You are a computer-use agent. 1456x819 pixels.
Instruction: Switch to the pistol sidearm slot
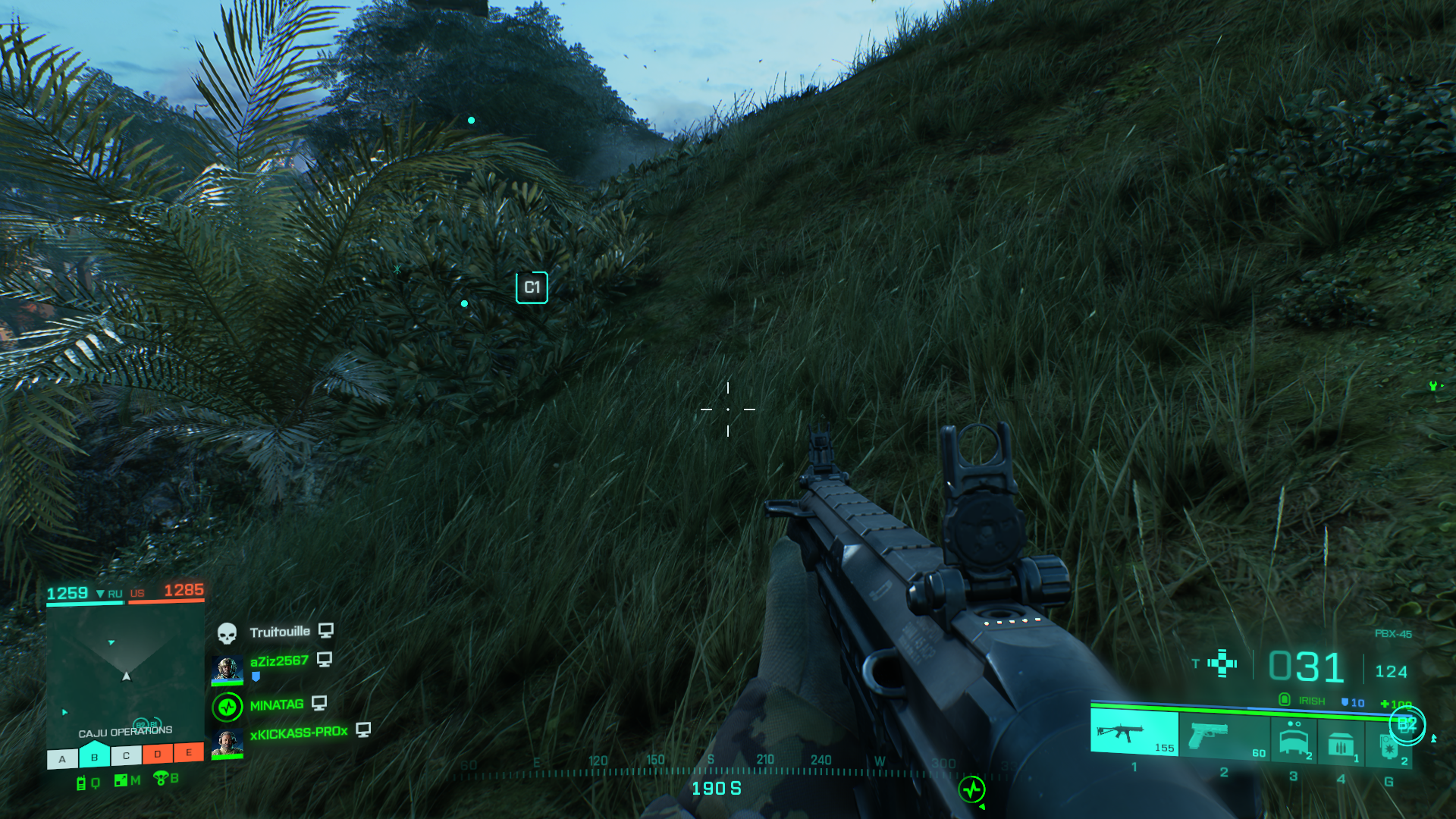1223,736
